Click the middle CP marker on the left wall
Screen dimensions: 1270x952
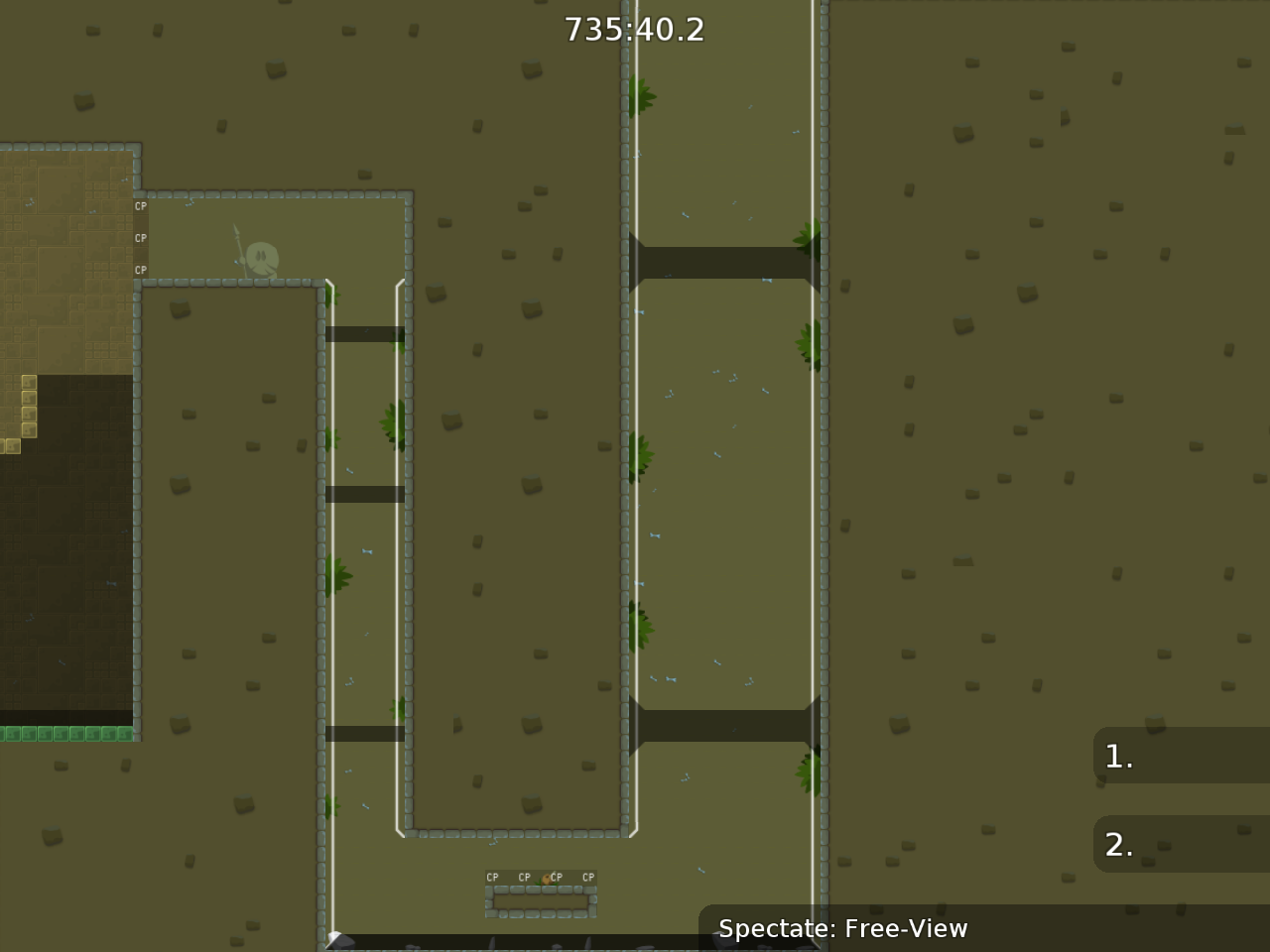[x=140, y=238]
